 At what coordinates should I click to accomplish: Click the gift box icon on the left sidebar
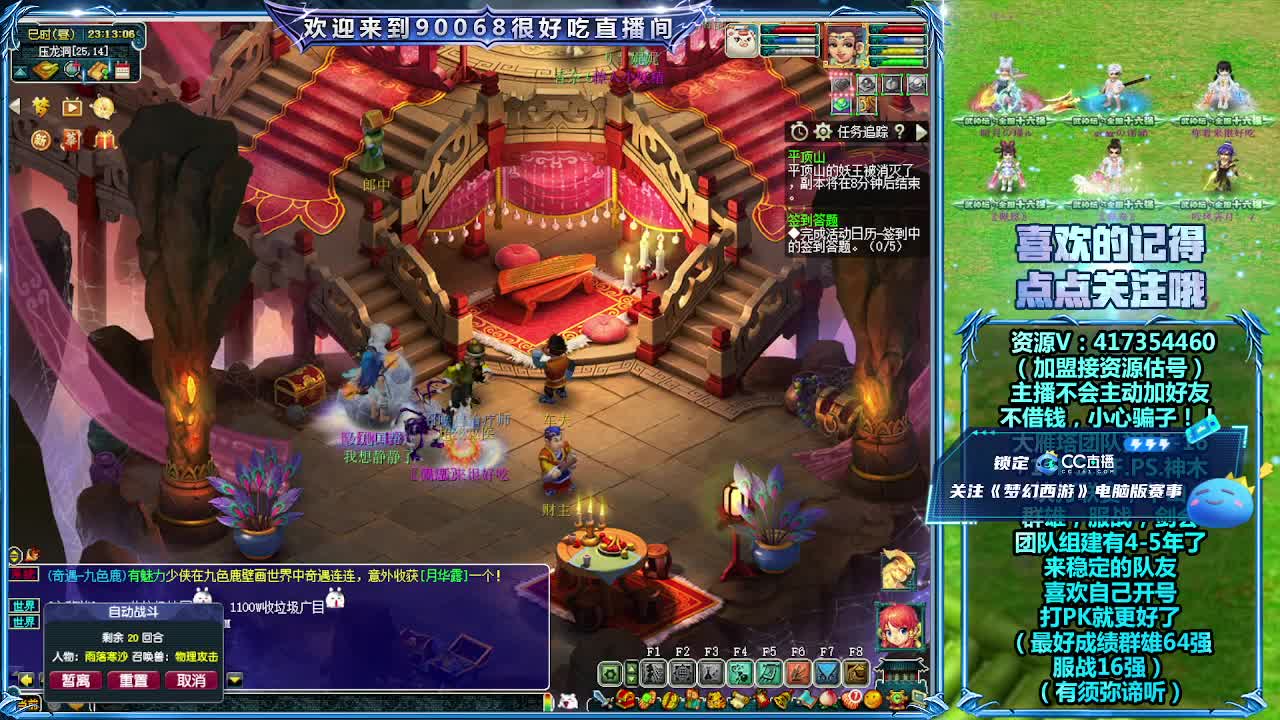pos(104,140)
